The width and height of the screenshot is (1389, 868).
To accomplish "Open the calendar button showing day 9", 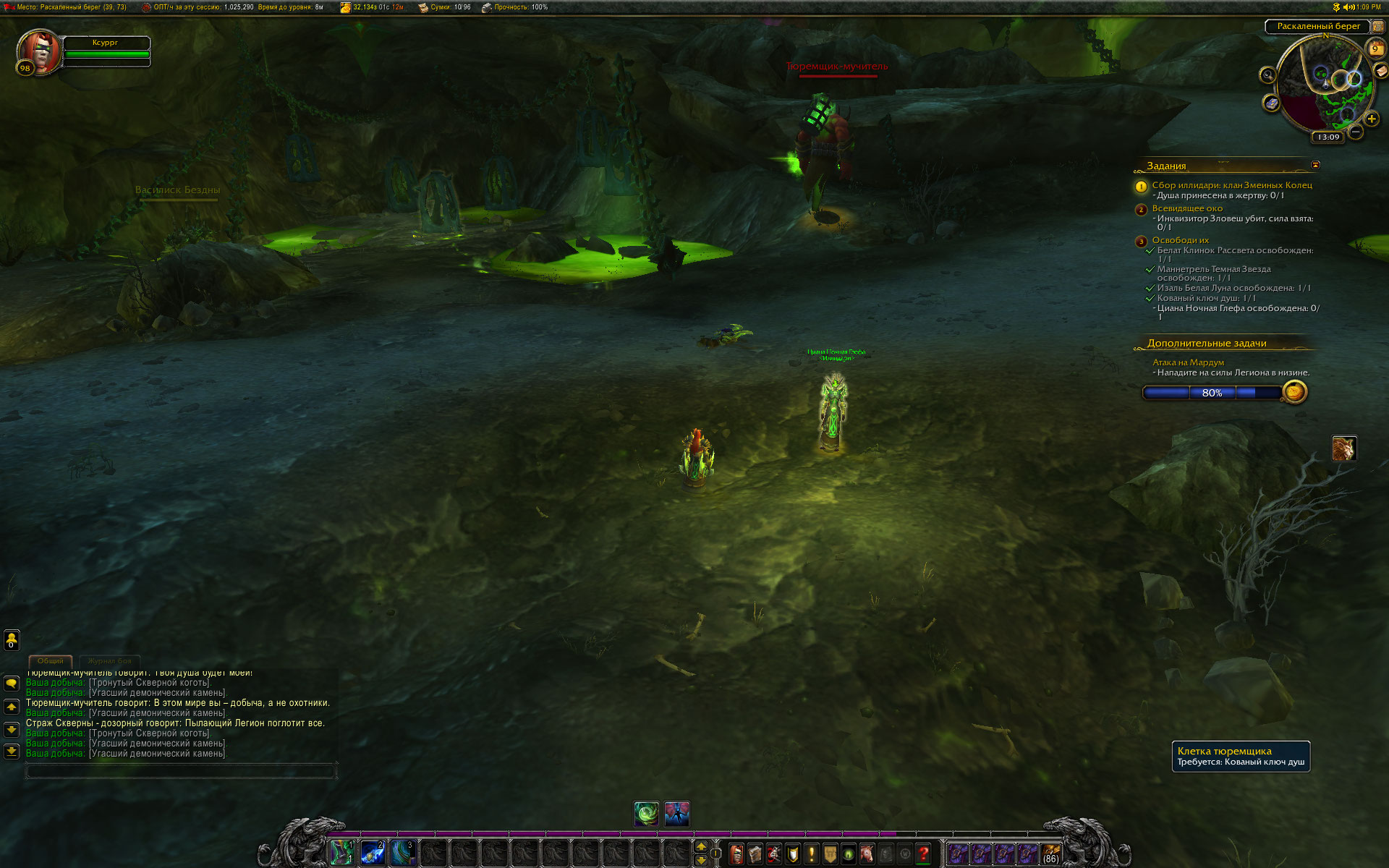I will (1375, 48).
